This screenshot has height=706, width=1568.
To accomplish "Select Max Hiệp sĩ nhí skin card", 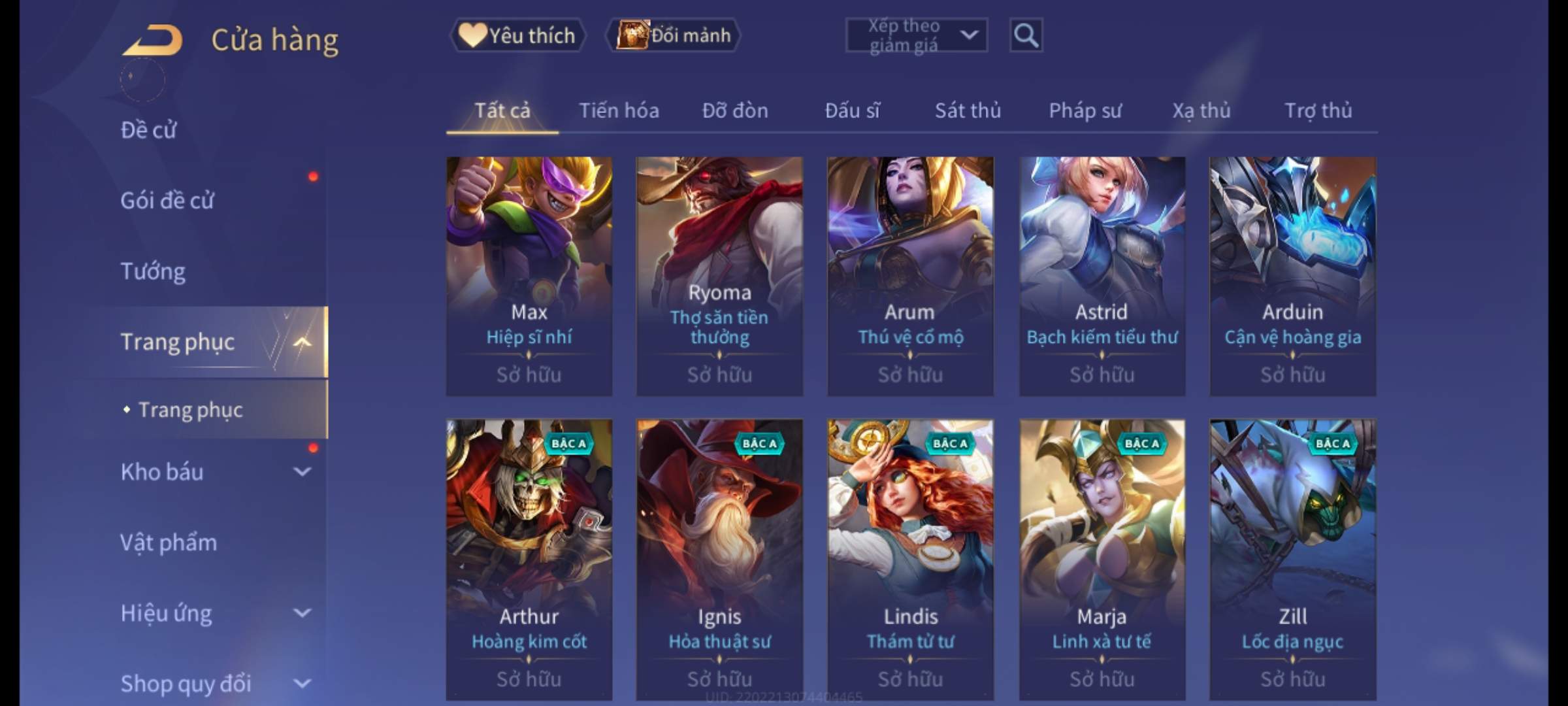I will 529,276.
